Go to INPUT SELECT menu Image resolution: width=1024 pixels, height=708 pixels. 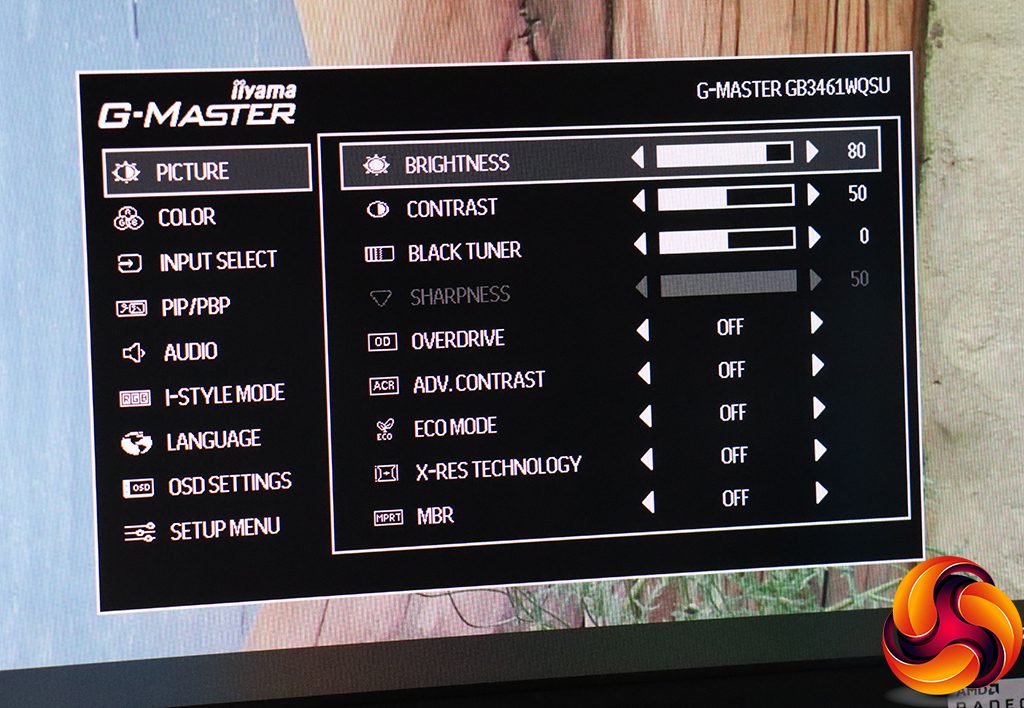pyautogui.click(x=217, y=262)
